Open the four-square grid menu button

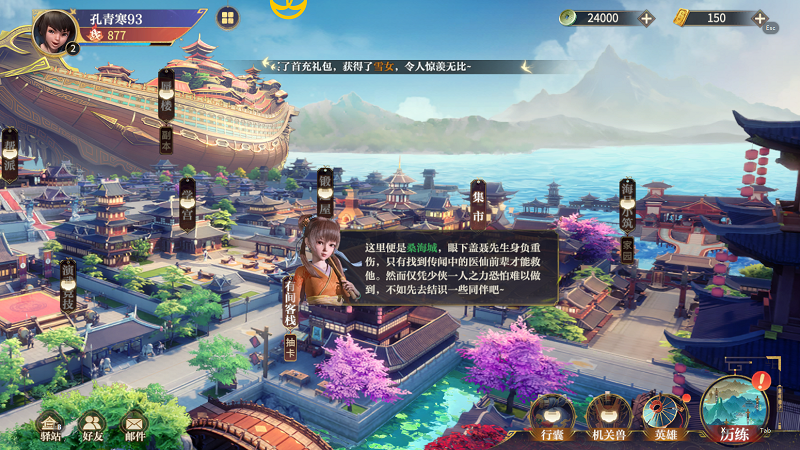pos(228,18)
